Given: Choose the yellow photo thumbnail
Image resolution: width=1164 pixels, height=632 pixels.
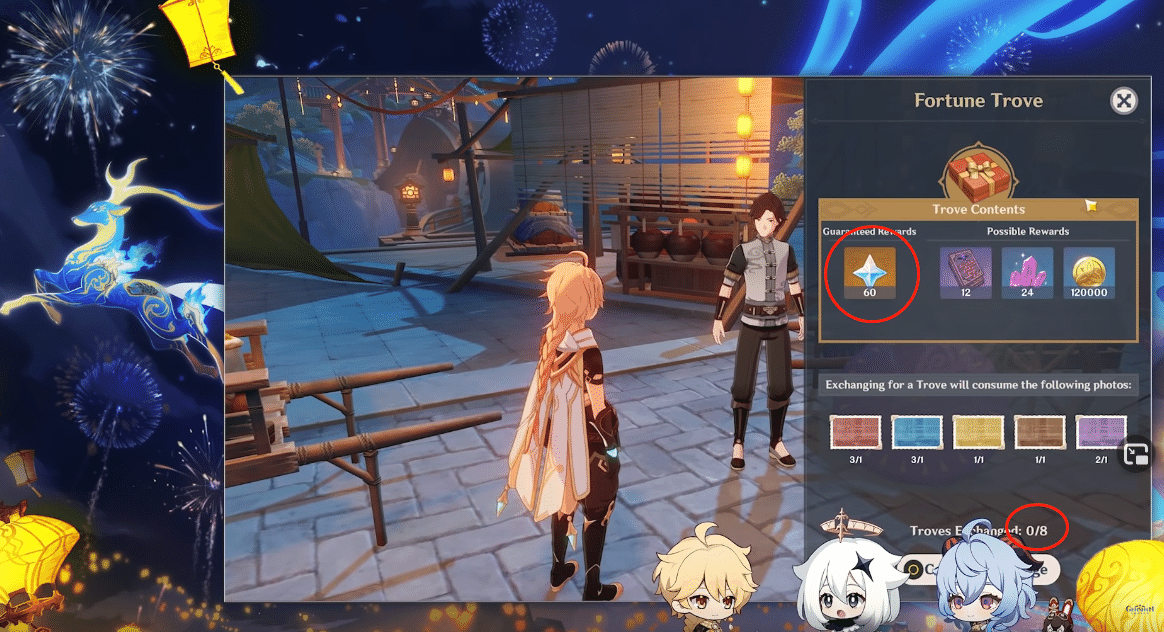Looking at the screenshot, I should pos(978,432).
